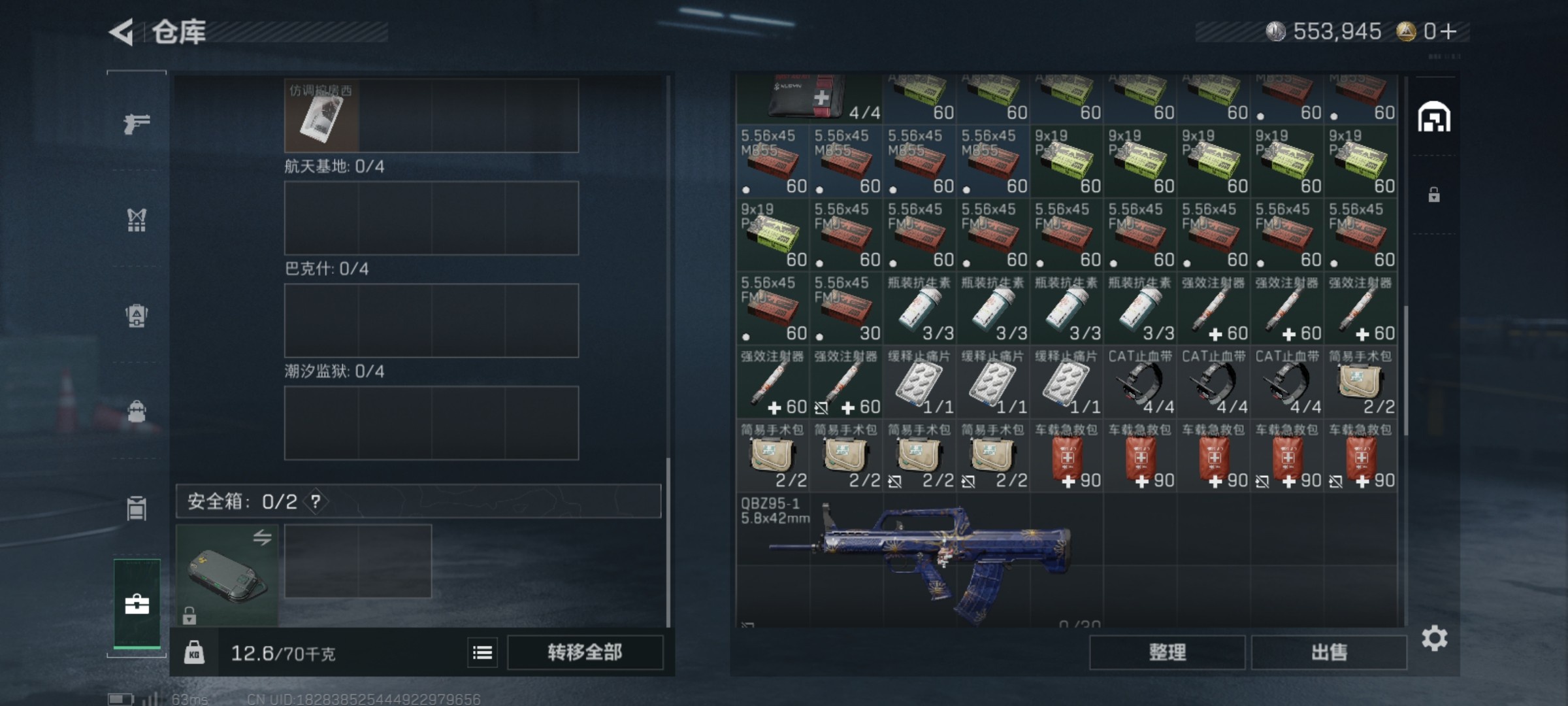Switch to the tactical vest tab
1568x706 pixels.
tap(137, 220)
